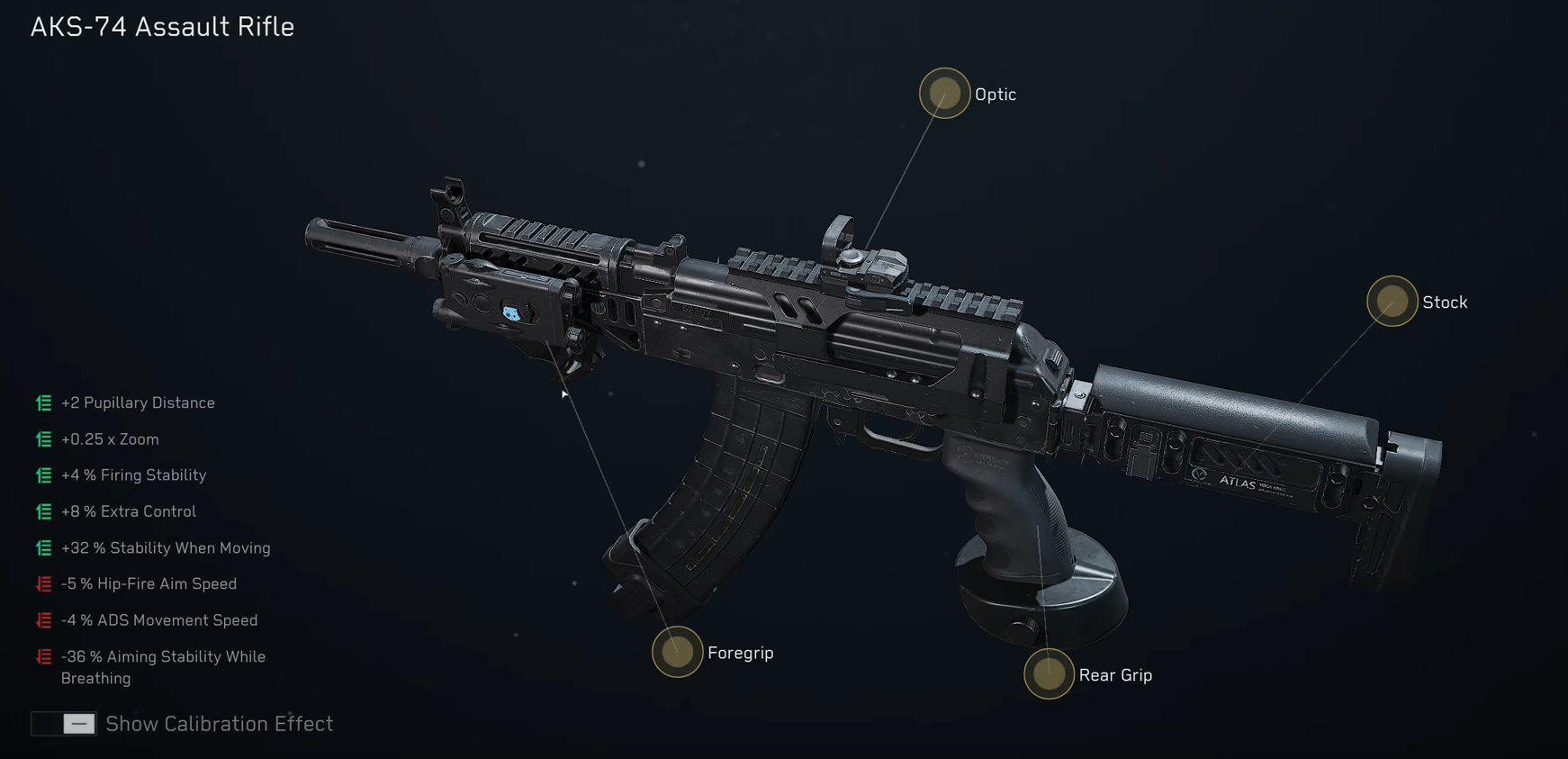This screenshot has height=759, width=1568.
Task: Click the red icon for Aiming Stability While Breathing
Action: (42, 656)
